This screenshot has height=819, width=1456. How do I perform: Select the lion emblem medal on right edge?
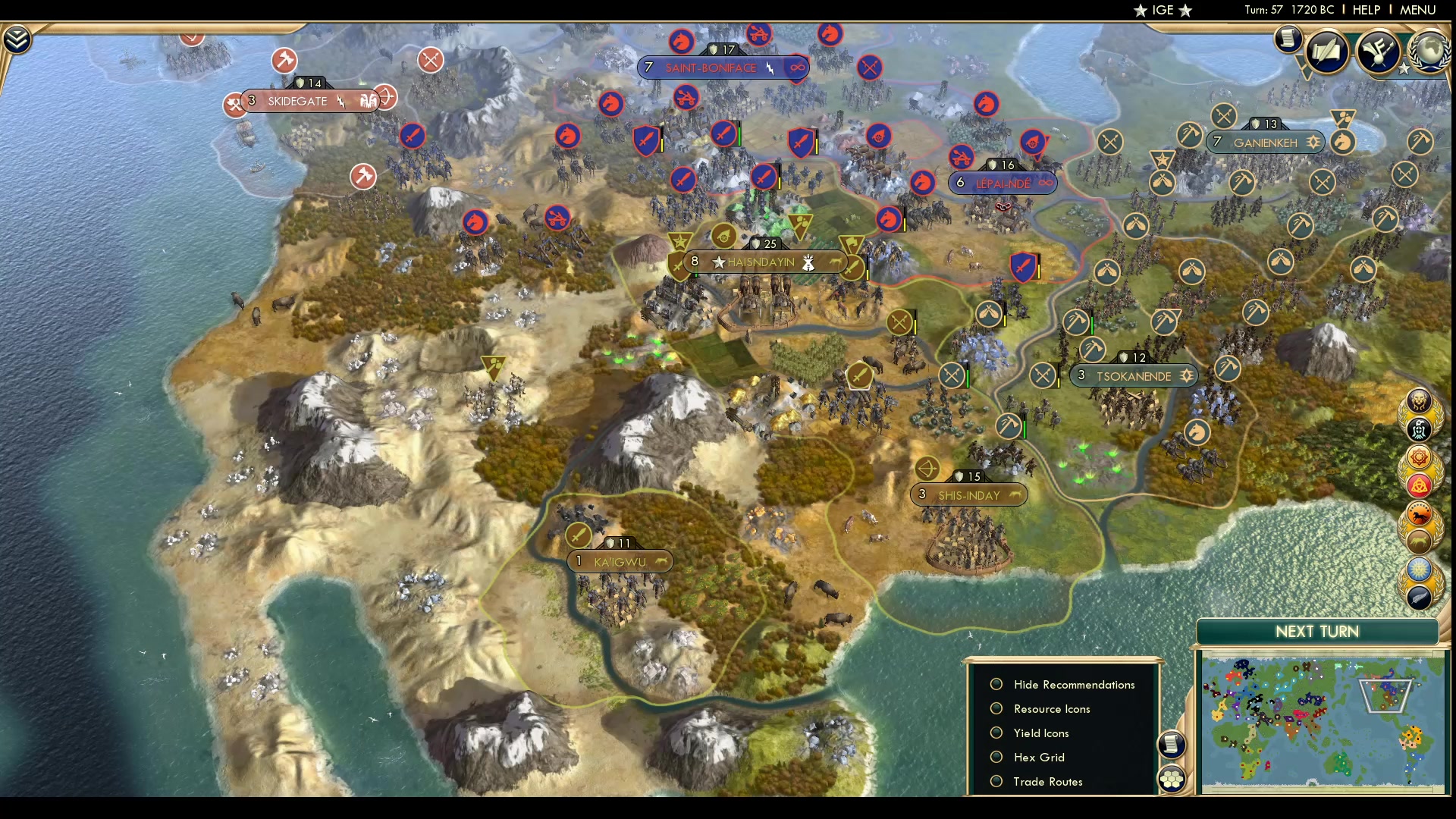click(x=1419, y=400)
